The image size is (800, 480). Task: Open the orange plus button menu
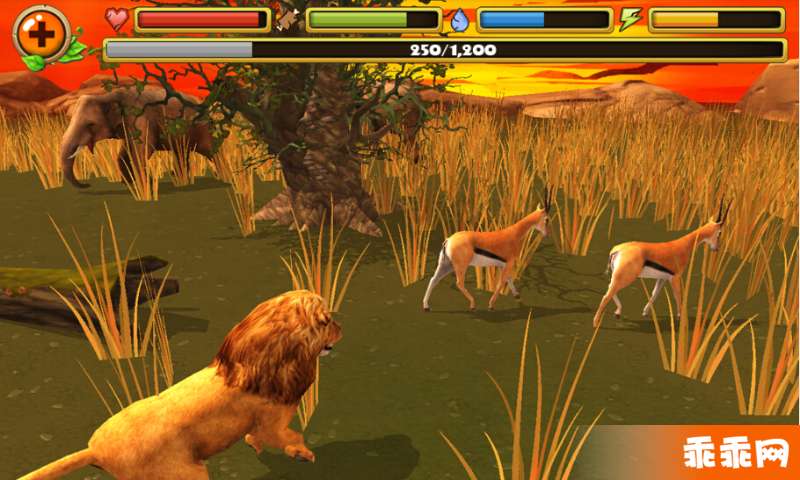(x=41, y=33)
